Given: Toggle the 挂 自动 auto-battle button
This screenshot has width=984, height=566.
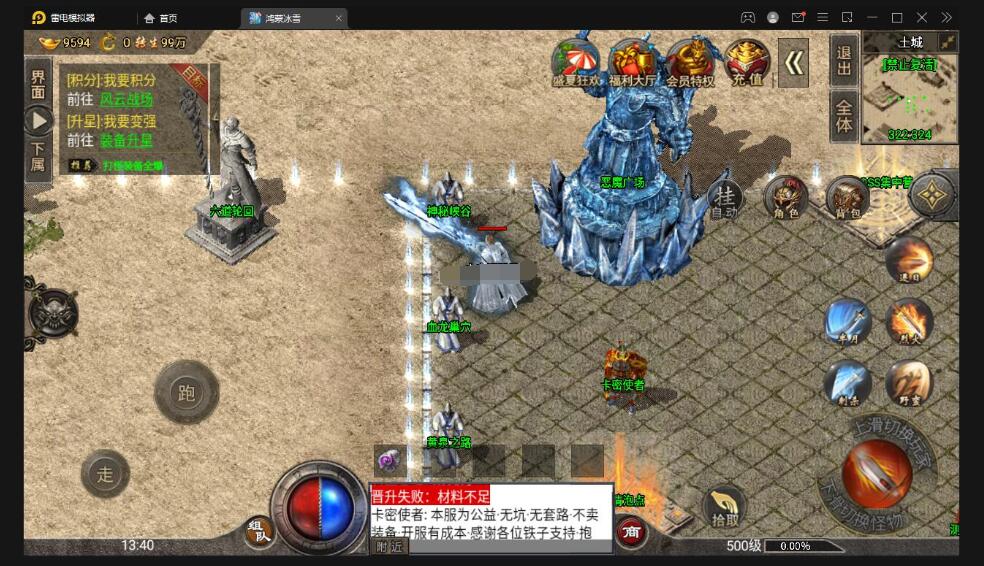Looking at the screenshot, I should click(725, 199).
